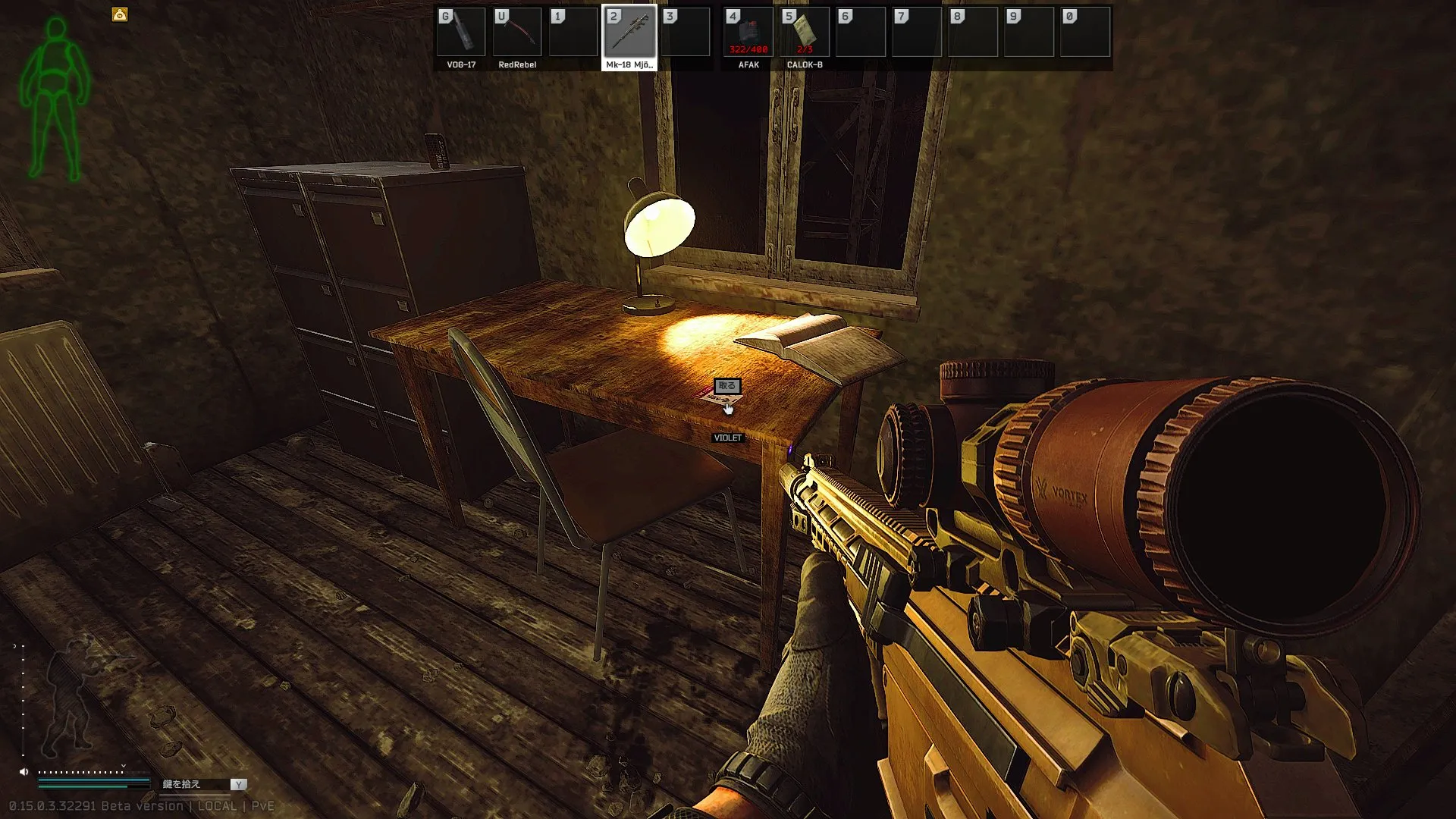Use the CALOK-B hemostatic slot
Viewport: 1456px width, 819px height.
pyautogui.click(x=805, y=33)
